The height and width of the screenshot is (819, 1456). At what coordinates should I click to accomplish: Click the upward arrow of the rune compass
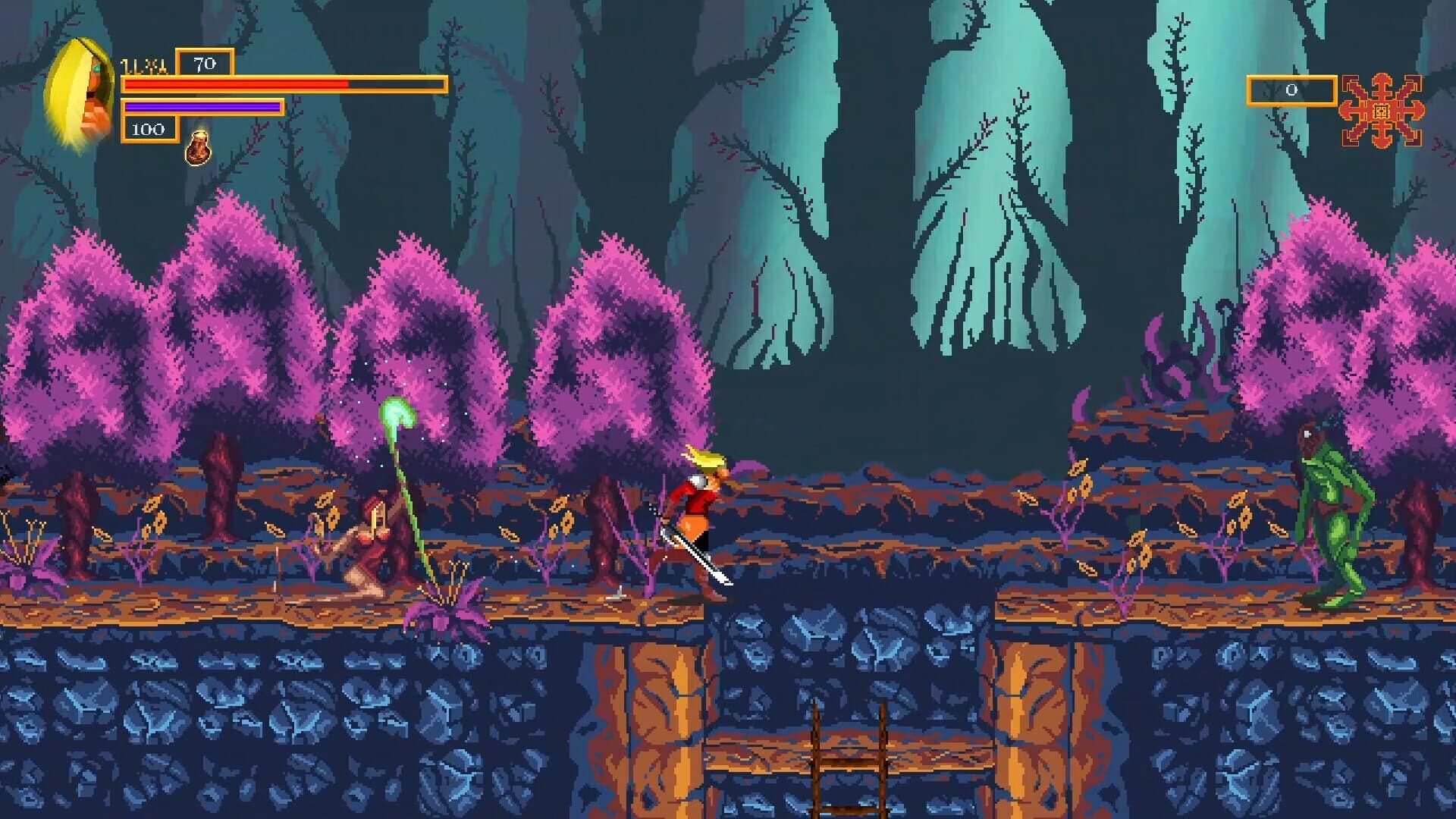click(1382, 80)
